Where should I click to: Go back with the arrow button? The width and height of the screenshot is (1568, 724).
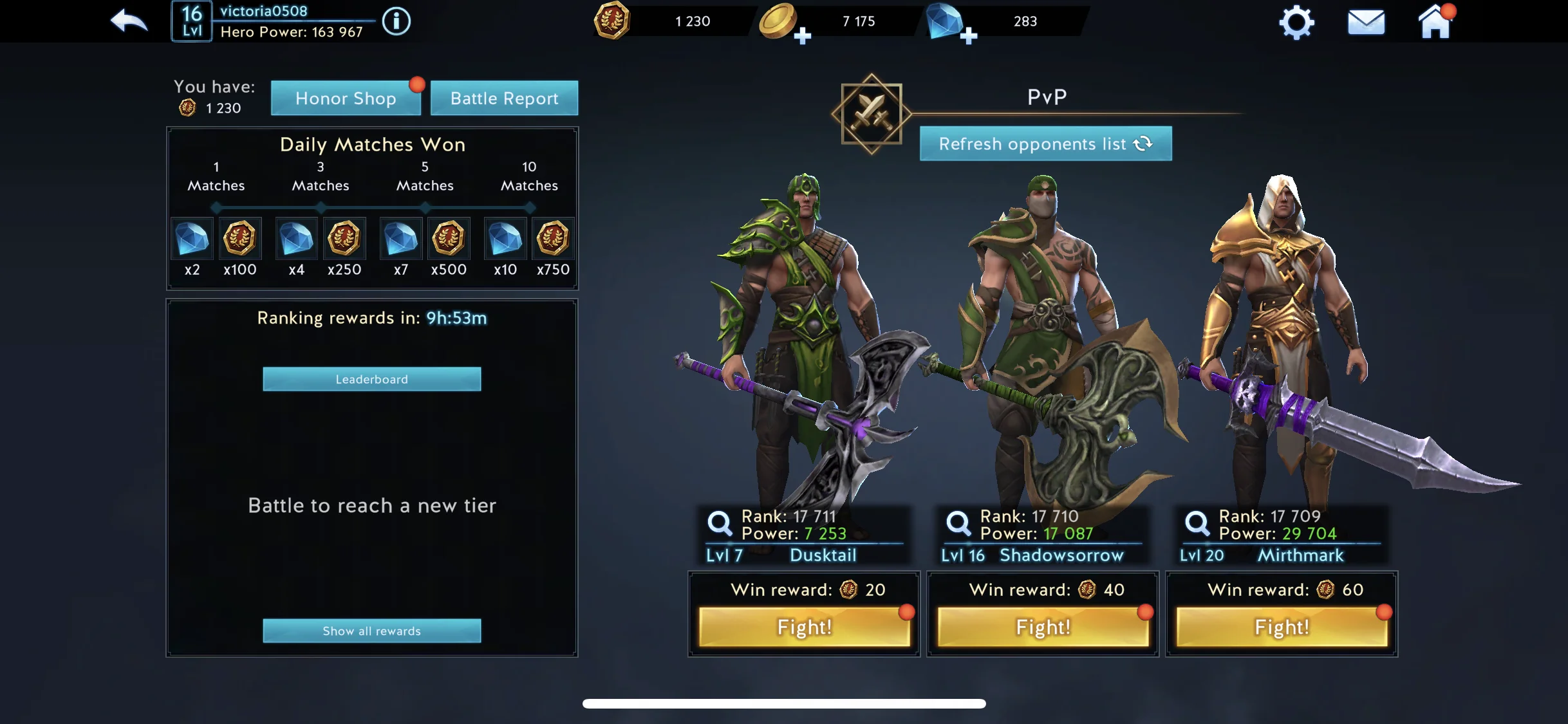coord(129,21)
